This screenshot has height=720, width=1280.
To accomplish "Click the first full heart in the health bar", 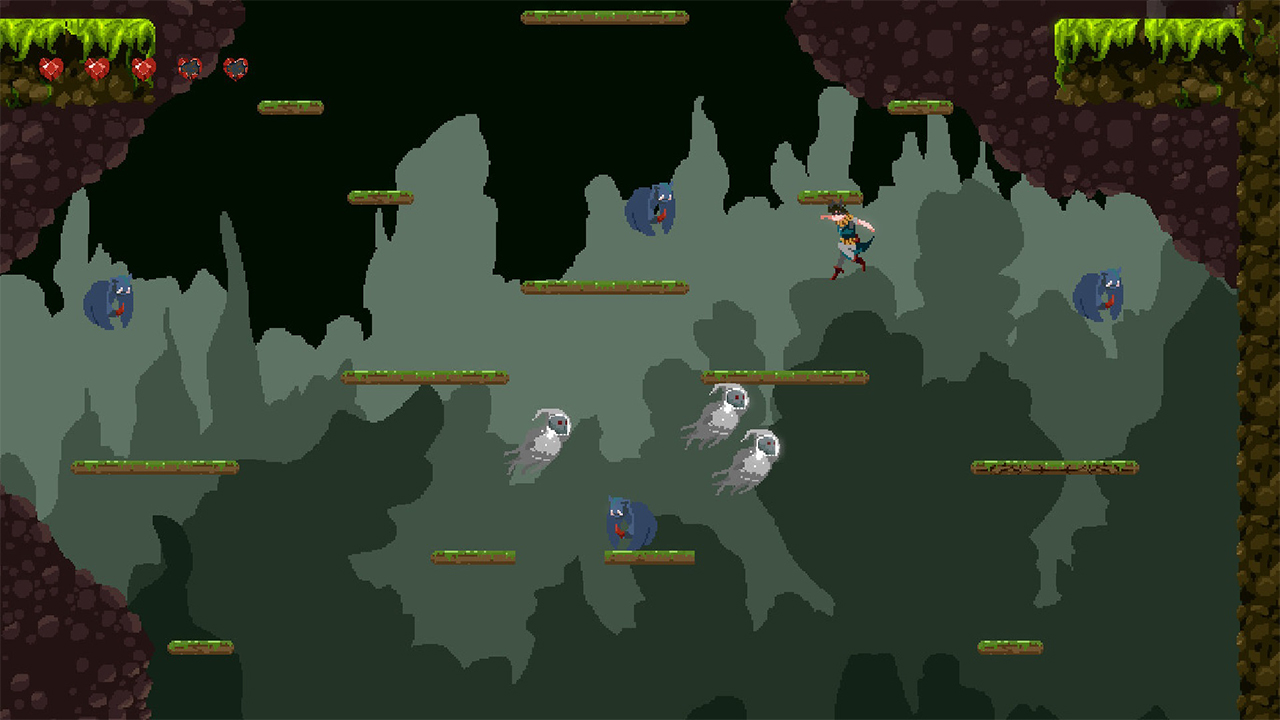I will click(x=50, y=68).
